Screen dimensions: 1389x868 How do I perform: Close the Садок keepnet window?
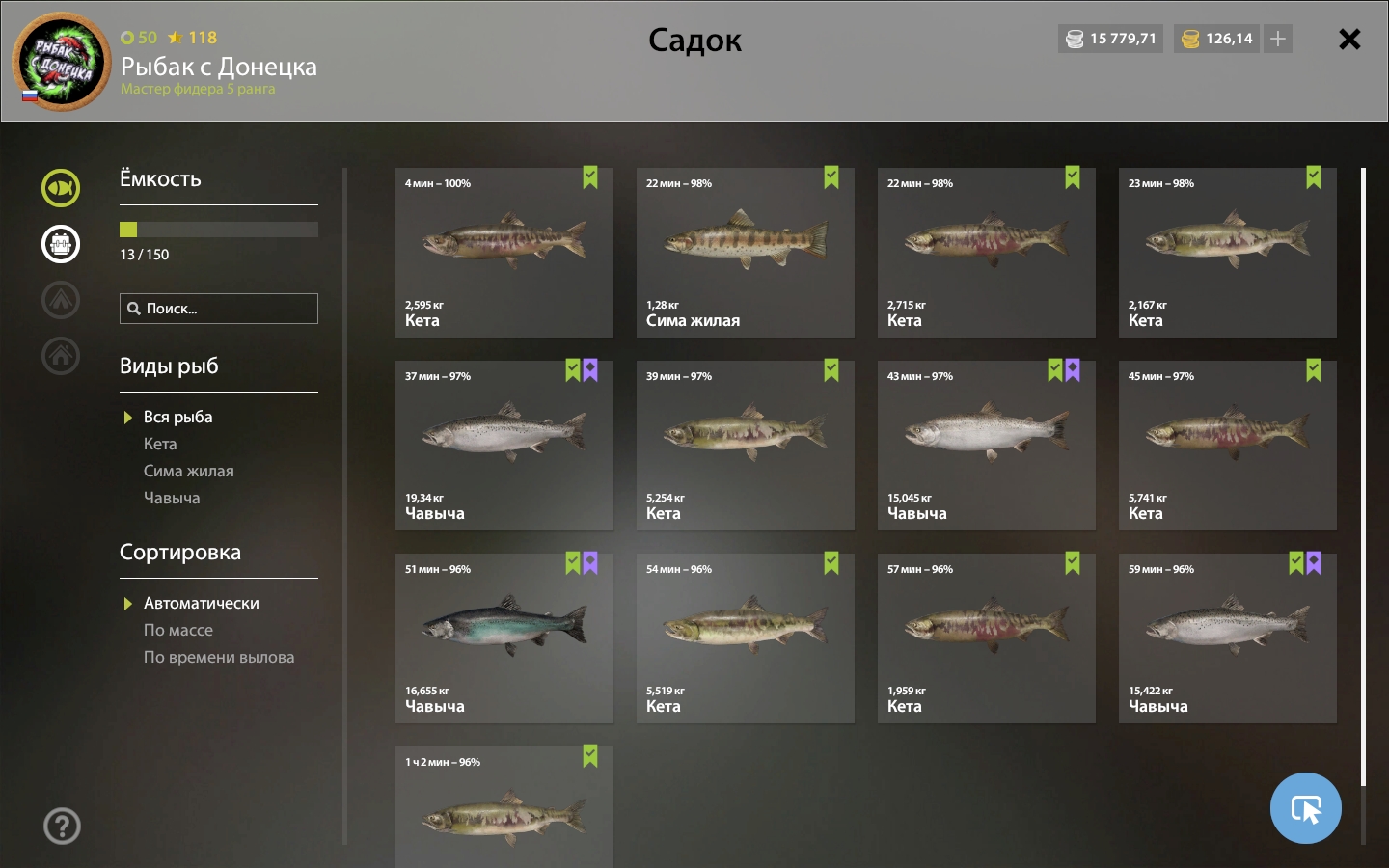(x=1349, y=40)
